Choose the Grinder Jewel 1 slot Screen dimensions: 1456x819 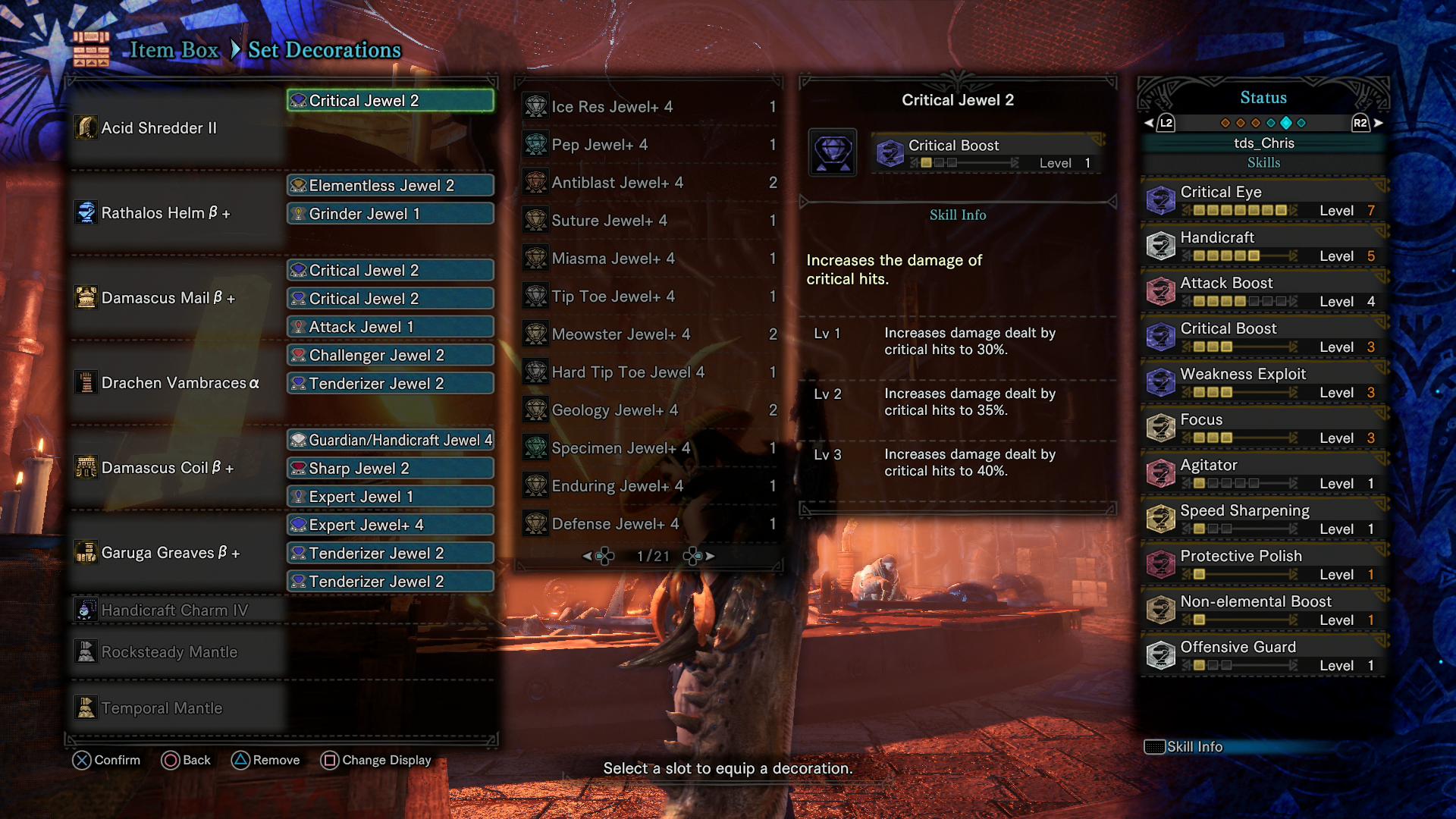[391, 214]
